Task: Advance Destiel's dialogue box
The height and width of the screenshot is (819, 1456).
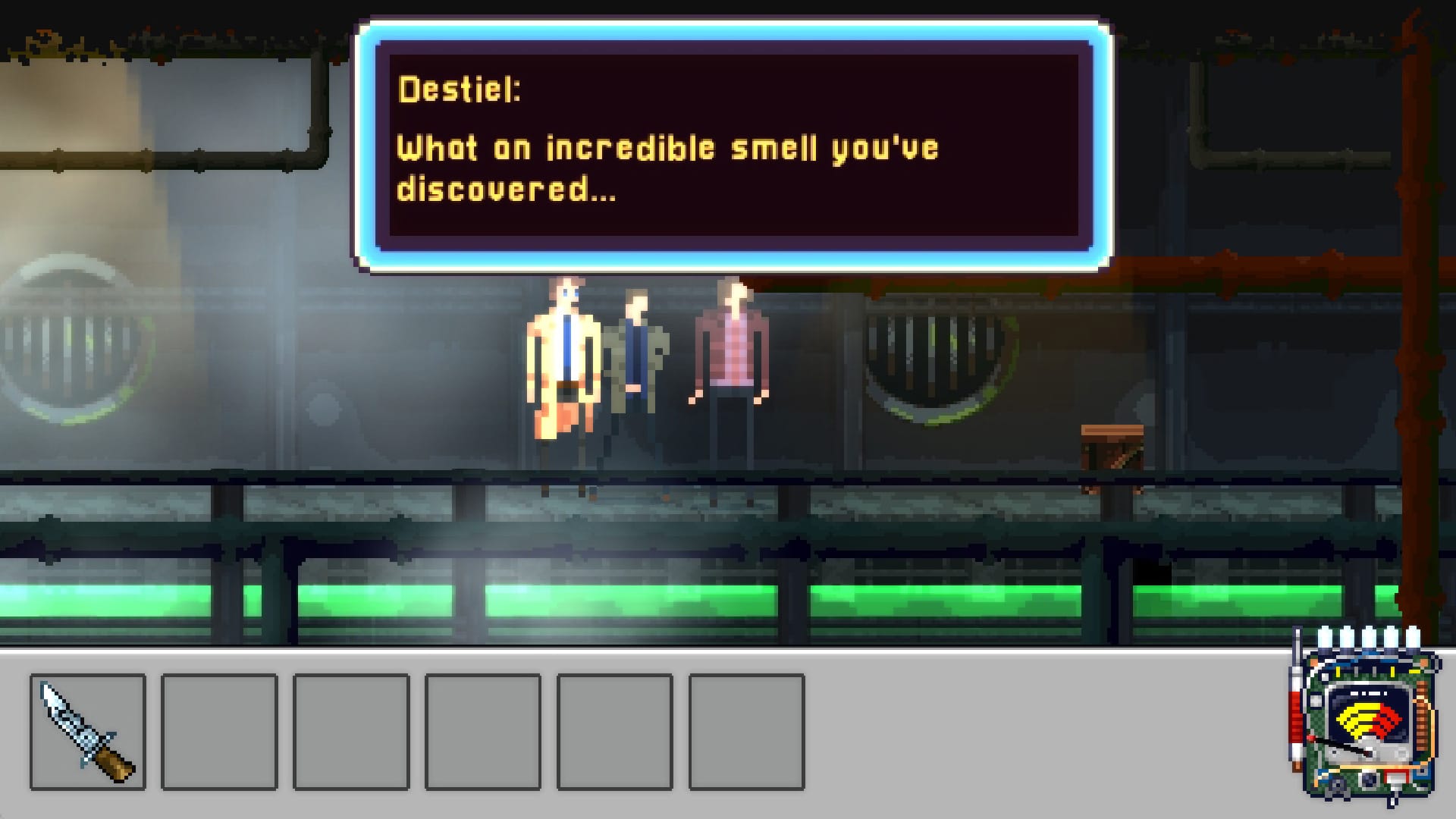Action: point(733,146)
